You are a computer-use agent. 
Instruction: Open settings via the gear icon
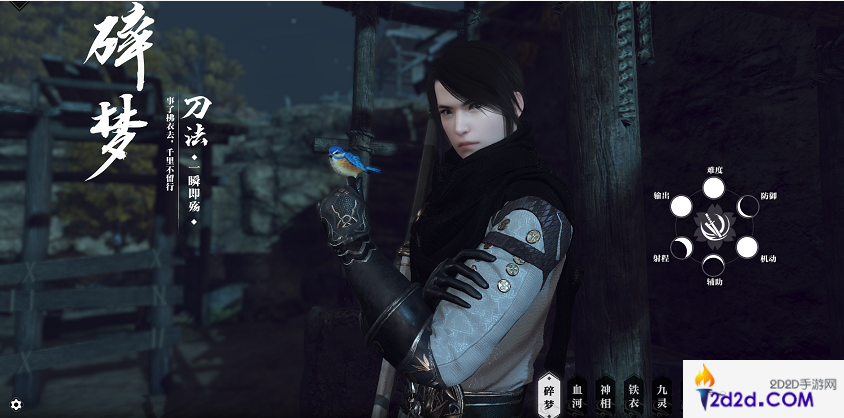click(15, 404)
